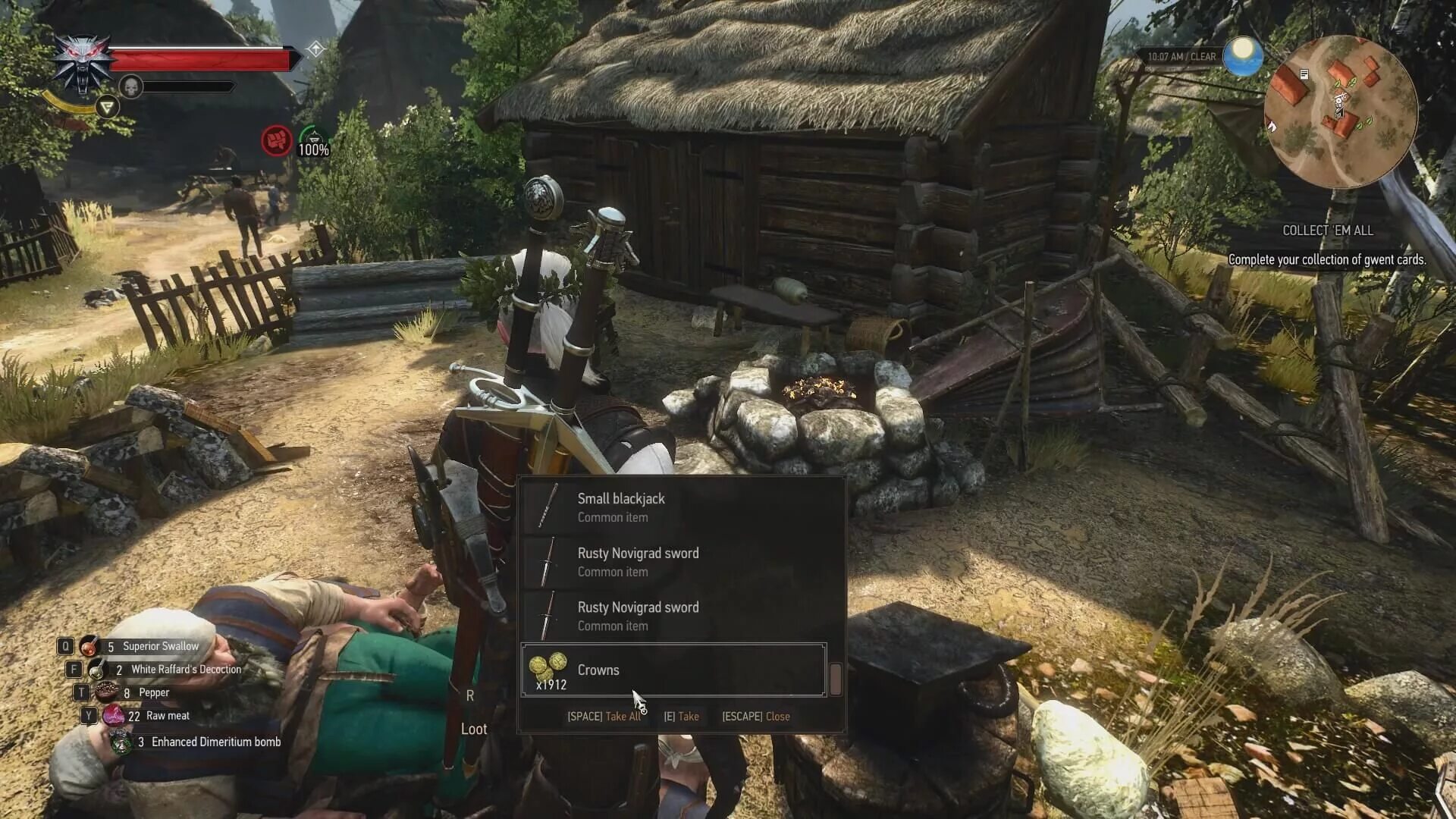Close the loot window
1456x819 pixels.
(756, 717)
